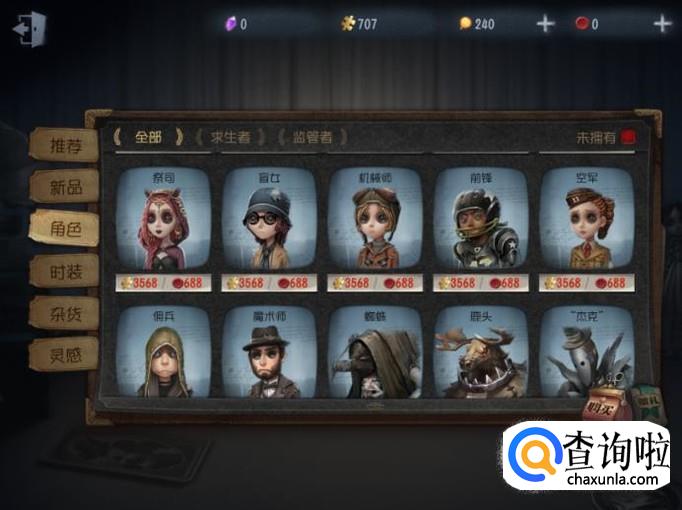Select the 角色 category tab
Screen dimensions: 682x510
[x=63, y=228]
